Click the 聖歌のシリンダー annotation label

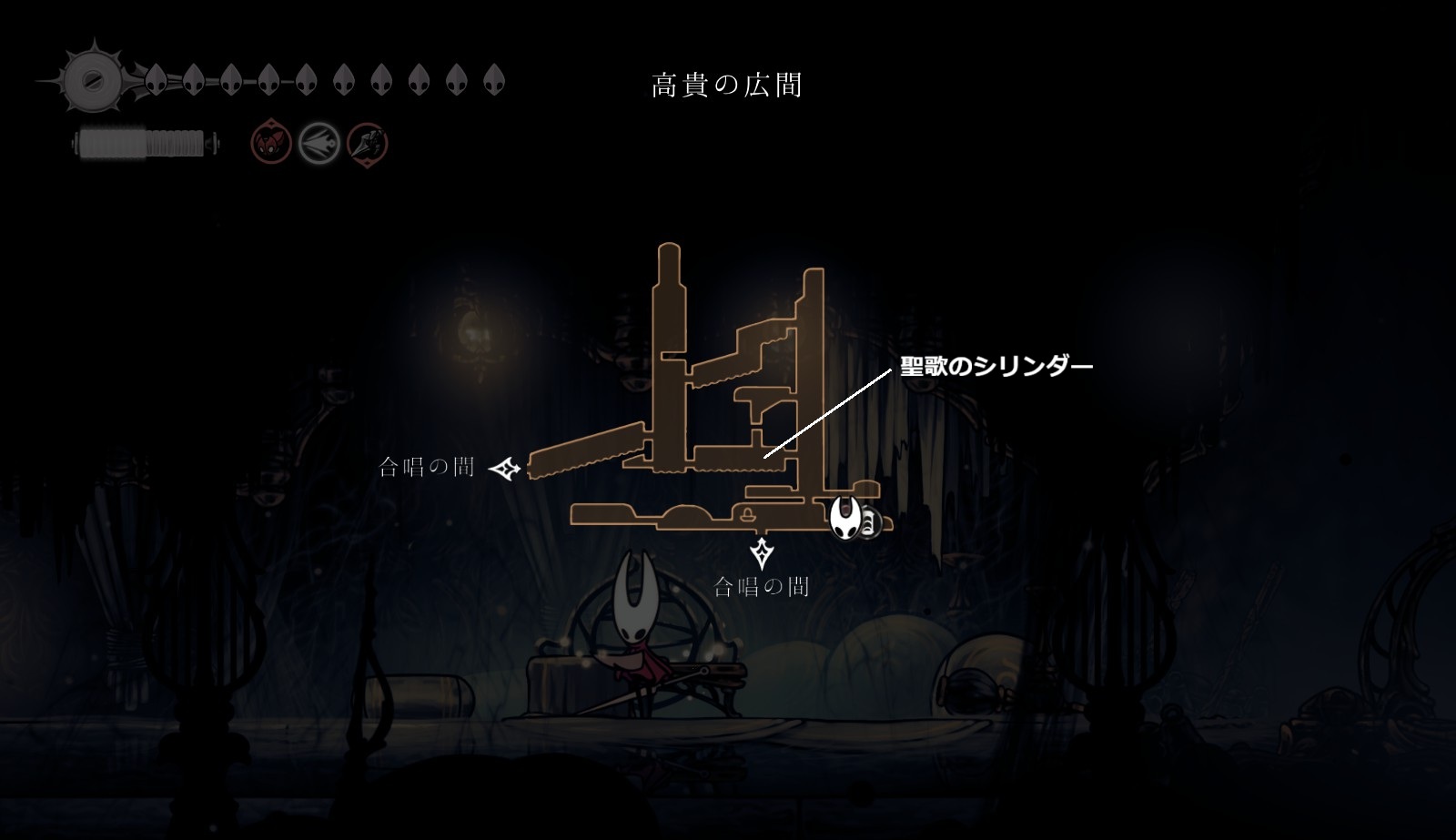[996, 367]
